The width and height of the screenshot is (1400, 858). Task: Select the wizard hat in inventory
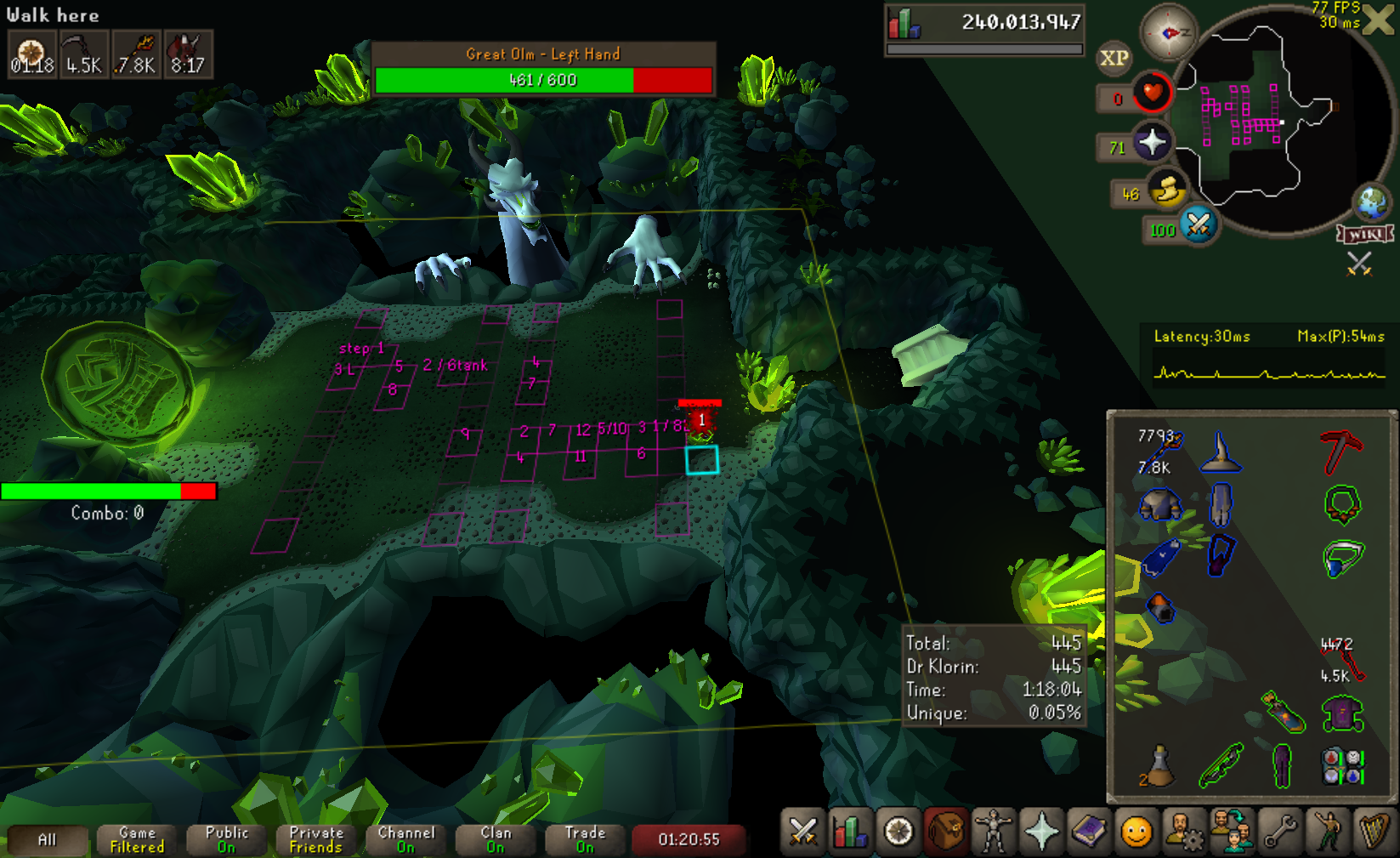pyautogui.click(x=1220, y=452)
